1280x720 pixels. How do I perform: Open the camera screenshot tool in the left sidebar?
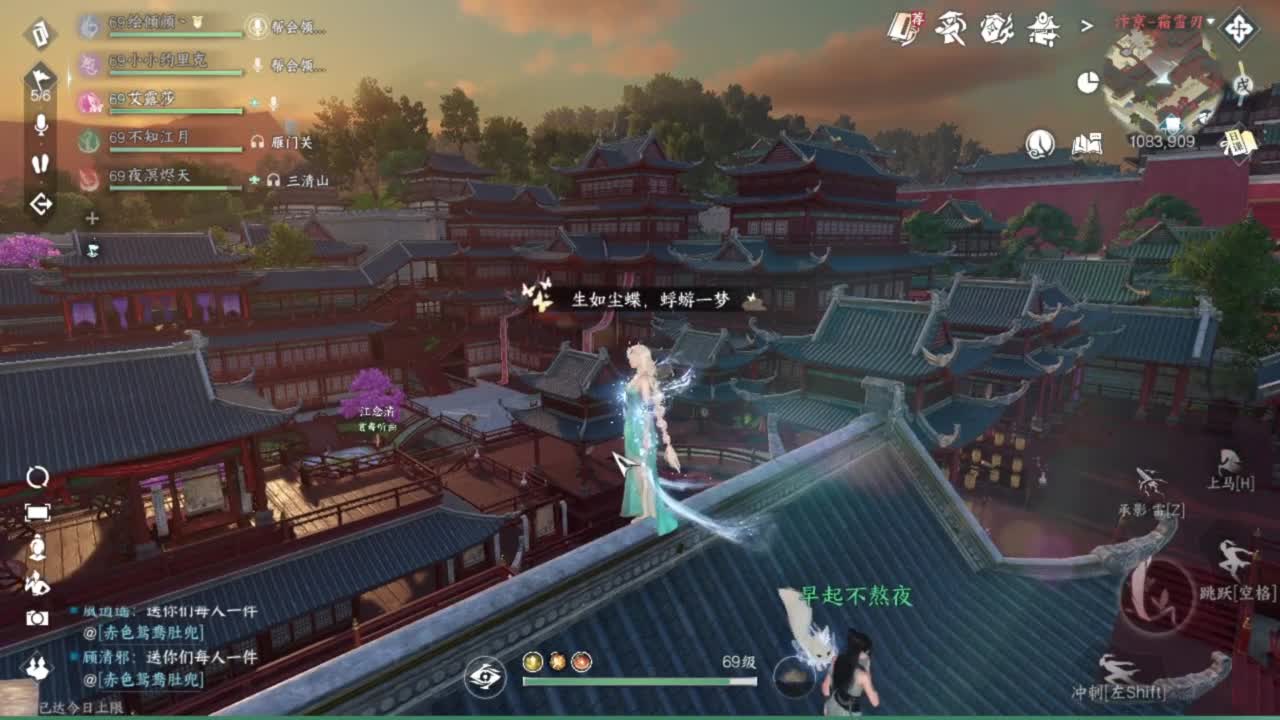click(37, 617)
